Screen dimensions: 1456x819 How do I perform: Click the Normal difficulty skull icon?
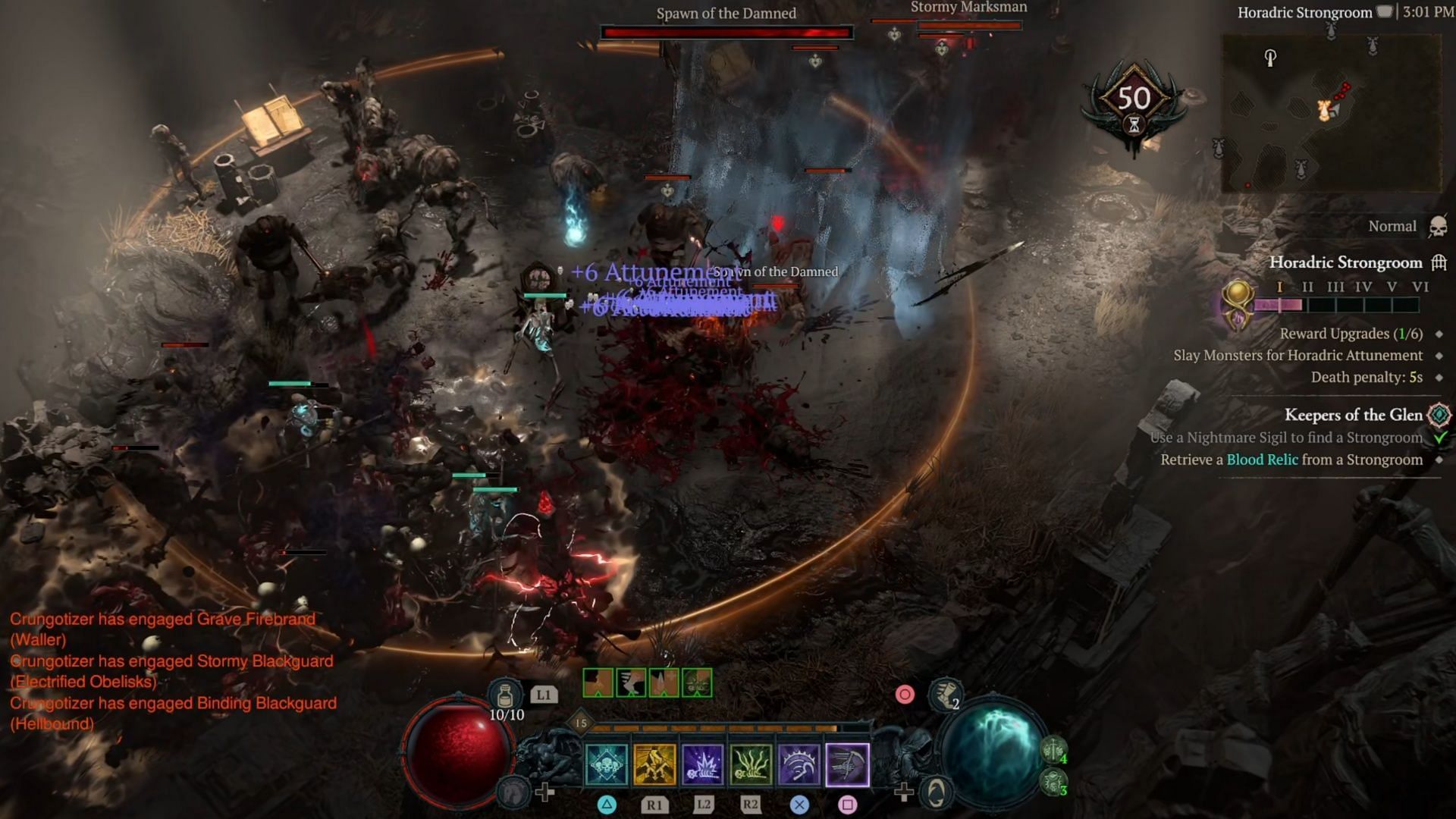(x=1437, y=227)
